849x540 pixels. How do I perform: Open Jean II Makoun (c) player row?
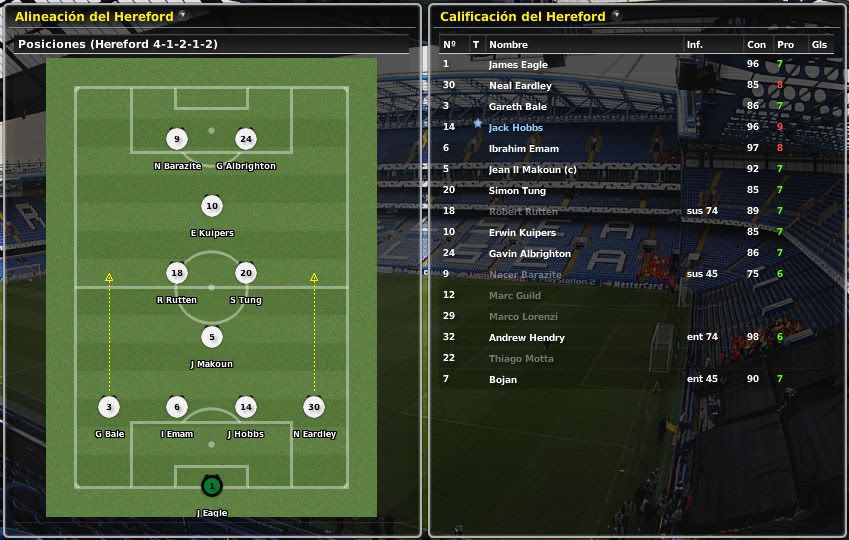(x=533, y=170)
